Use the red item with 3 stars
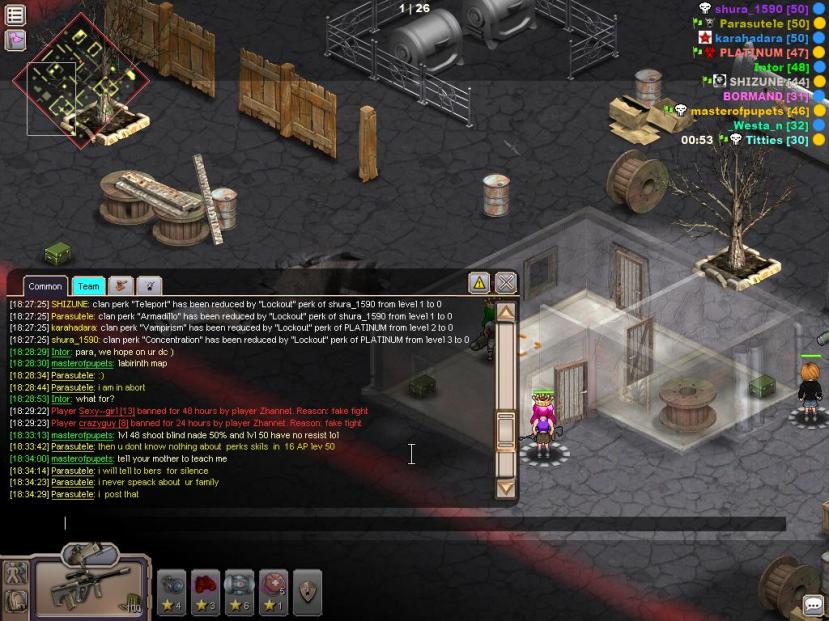The width and height of the screenshot is (829, 621). (205, 590)
